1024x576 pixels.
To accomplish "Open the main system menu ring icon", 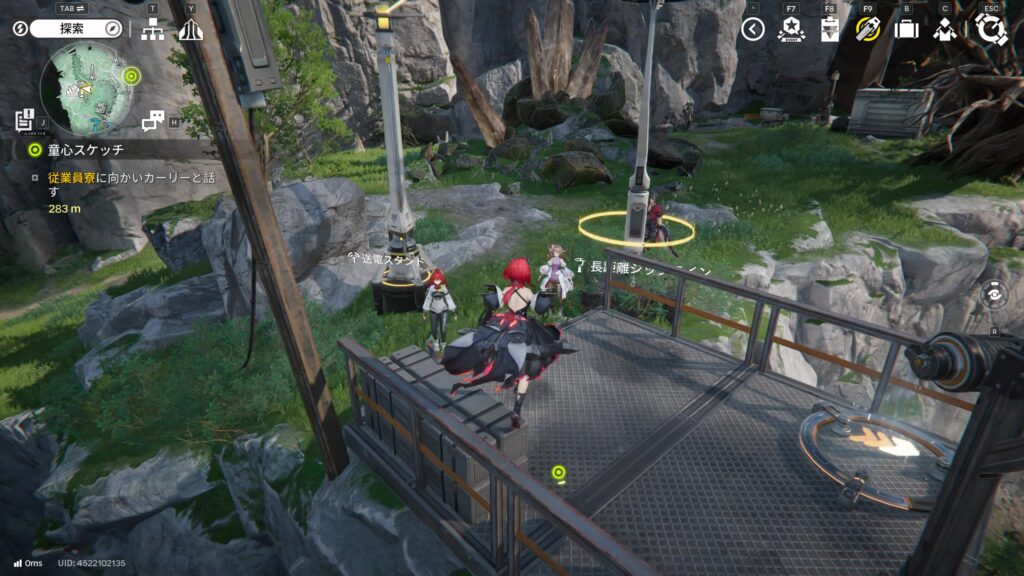I will [x=990, y=29].
